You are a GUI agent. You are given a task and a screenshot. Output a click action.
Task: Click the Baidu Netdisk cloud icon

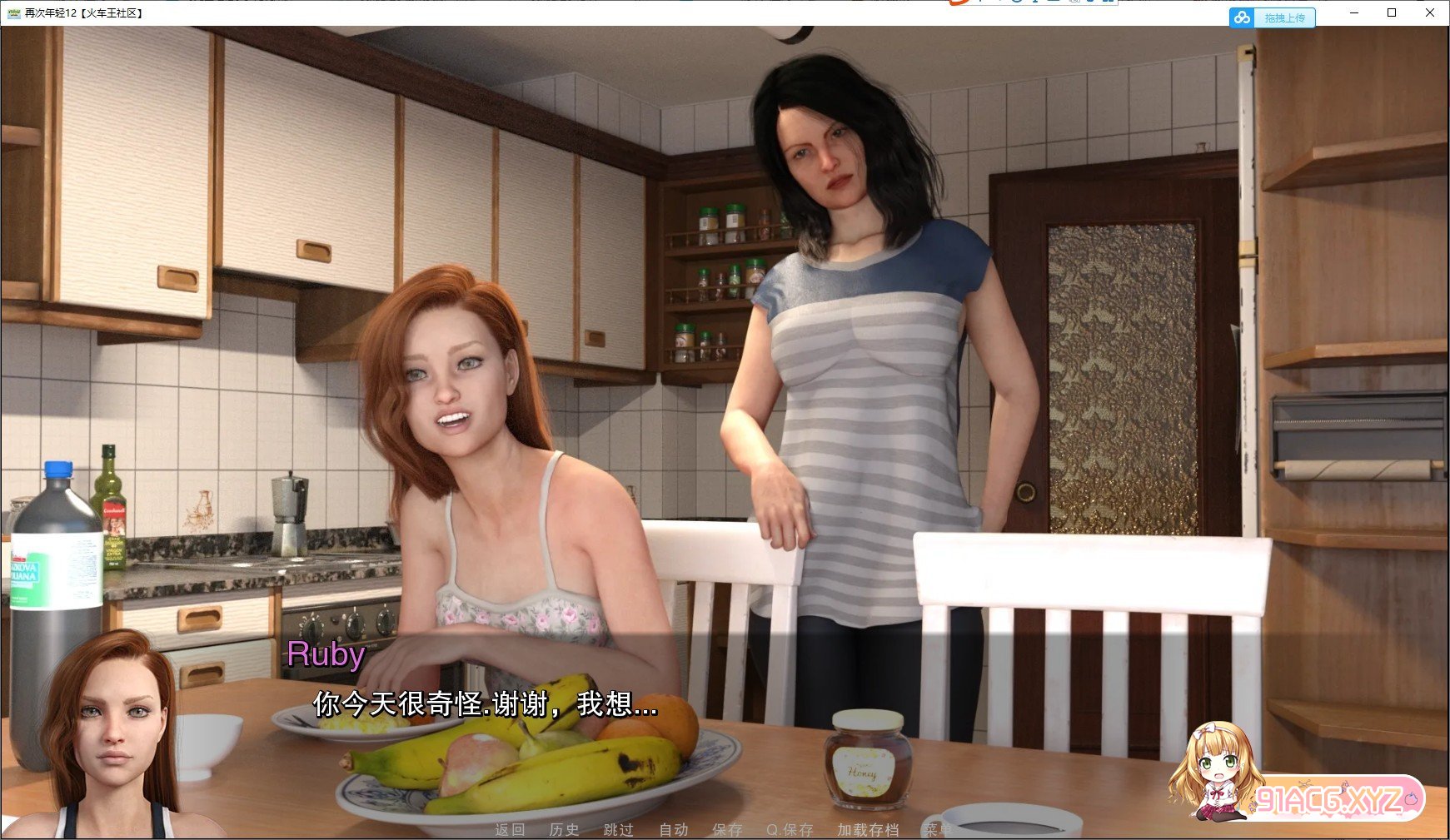[x=1242, y=17]
